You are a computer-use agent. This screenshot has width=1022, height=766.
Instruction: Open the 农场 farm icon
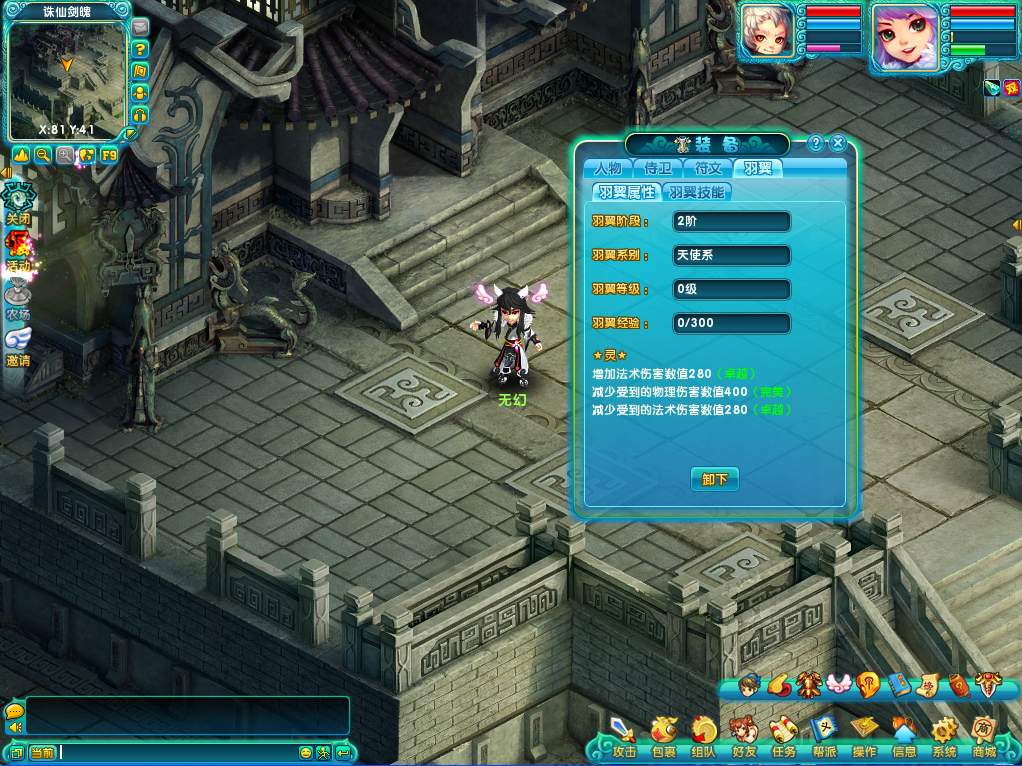click(18, 297)
